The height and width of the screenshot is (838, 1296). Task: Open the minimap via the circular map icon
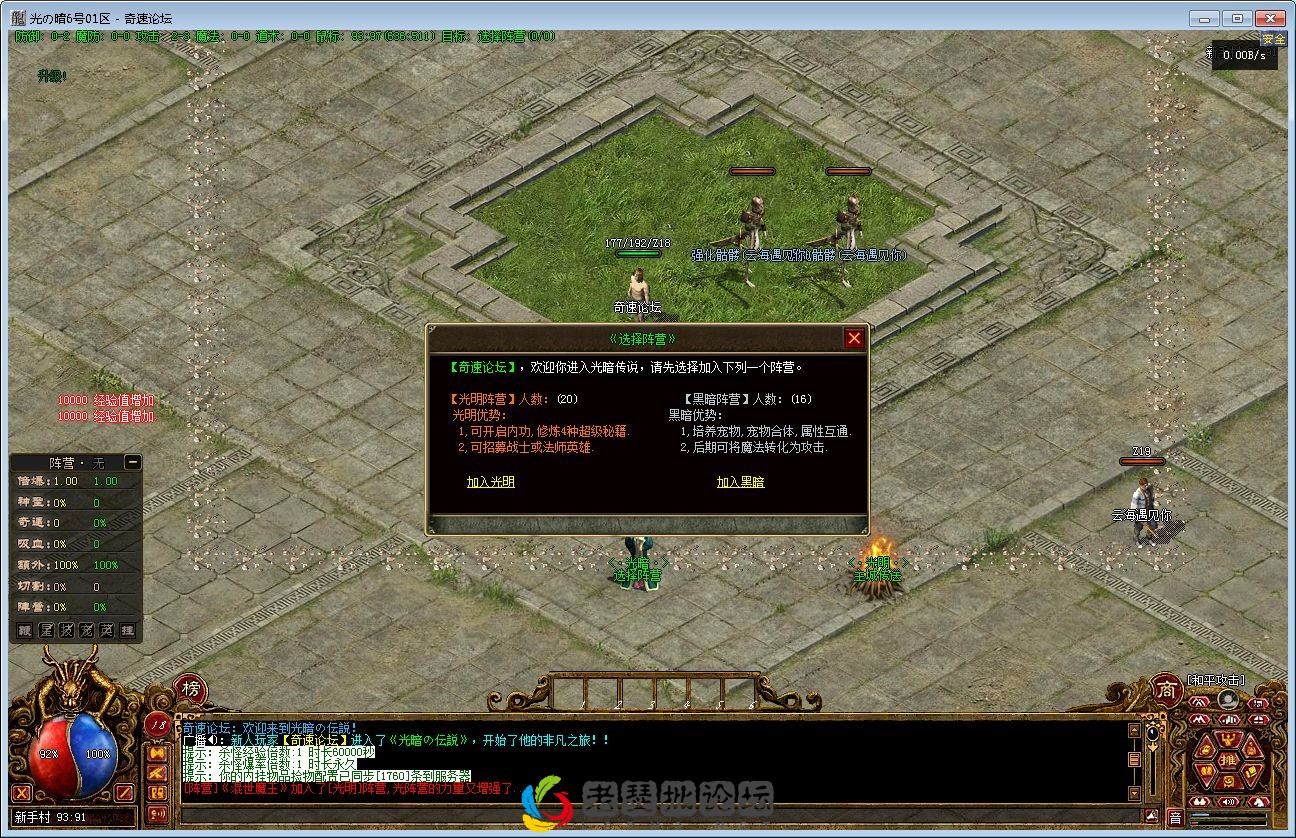[1229, 699]
